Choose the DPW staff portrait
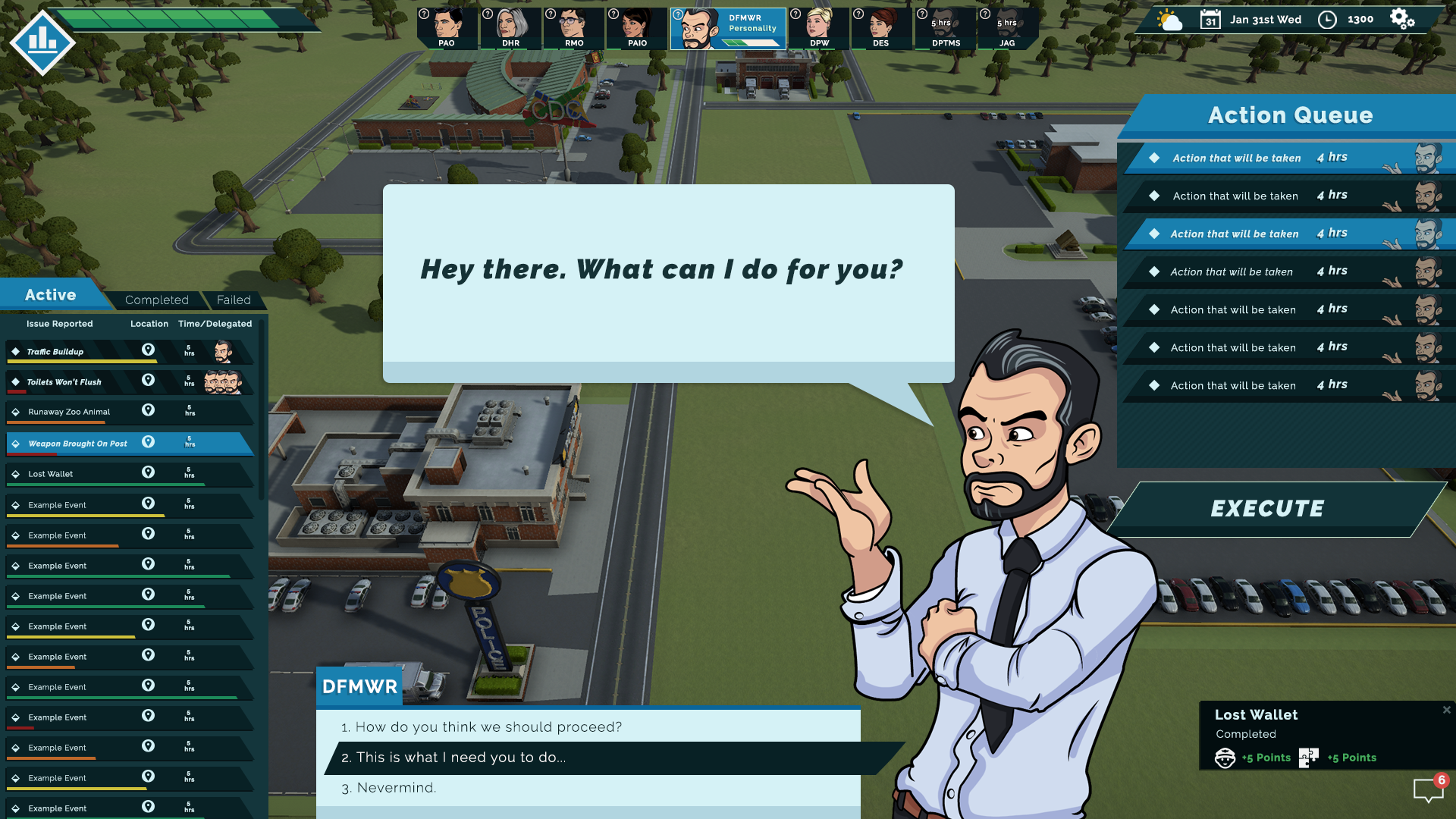The width and height of the screenshot is (1456, 819). pyautogui.click(x=819, y=28)
